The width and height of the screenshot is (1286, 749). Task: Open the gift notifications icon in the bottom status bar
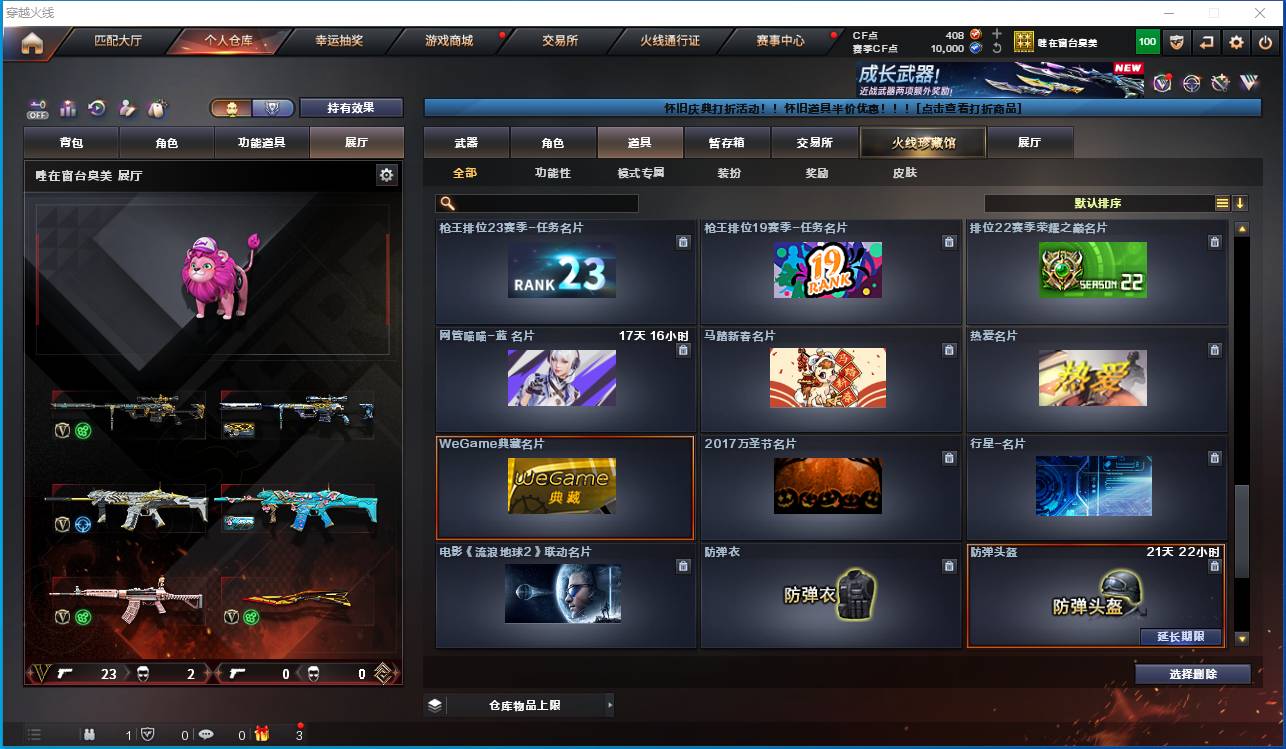coord(262,734)
